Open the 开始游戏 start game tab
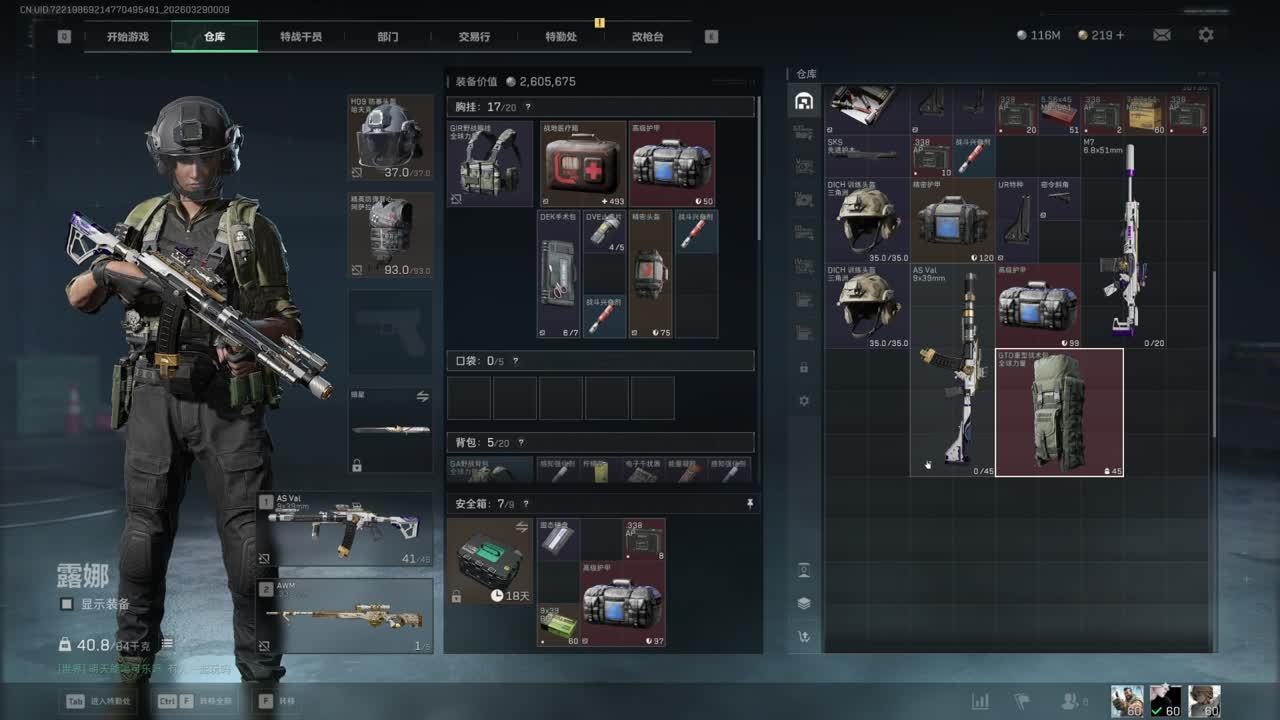The height and width of the screenshot is (720, 1280). (x=128, y=37)
